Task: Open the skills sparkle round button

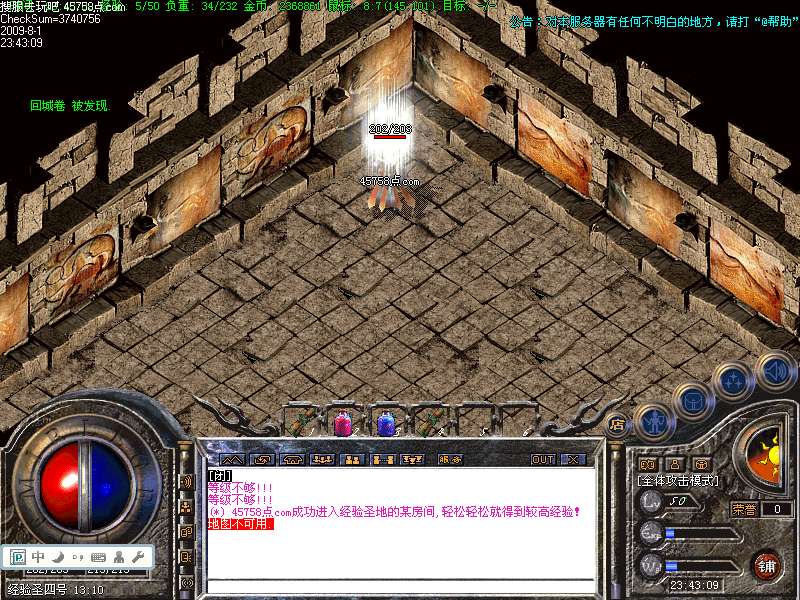Action: (733, 380)
